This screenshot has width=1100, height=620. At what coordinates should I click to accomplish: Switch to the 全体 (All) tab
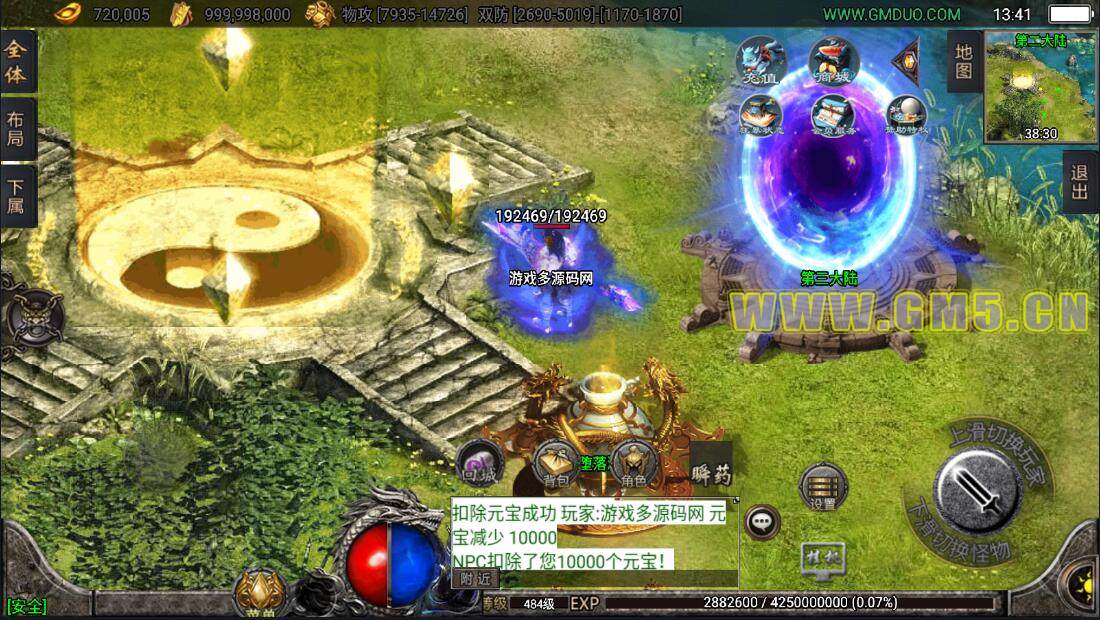coord(17,62)
